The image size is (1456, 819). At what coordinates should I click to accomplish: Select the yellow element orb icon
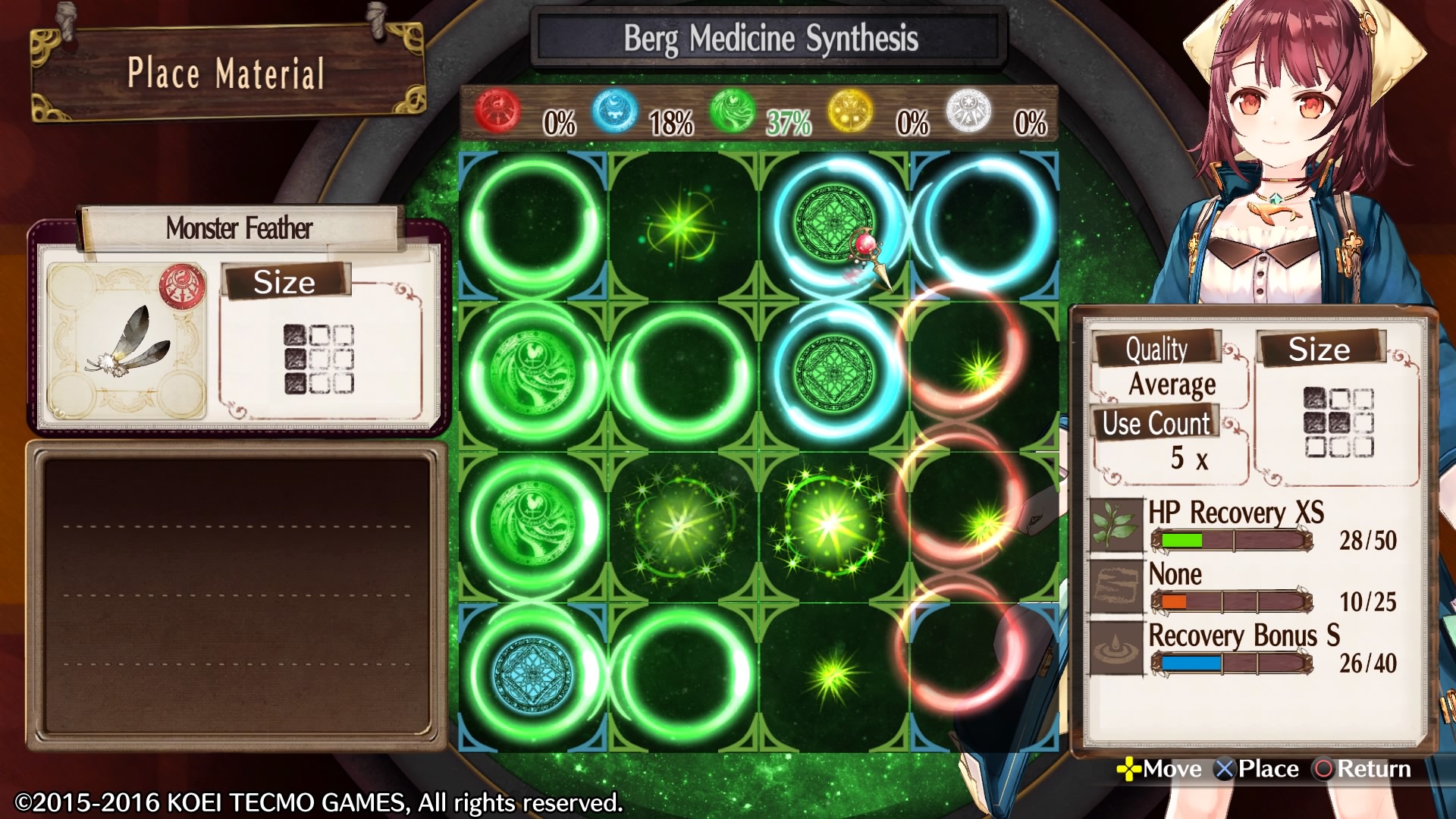pos(850,111)
